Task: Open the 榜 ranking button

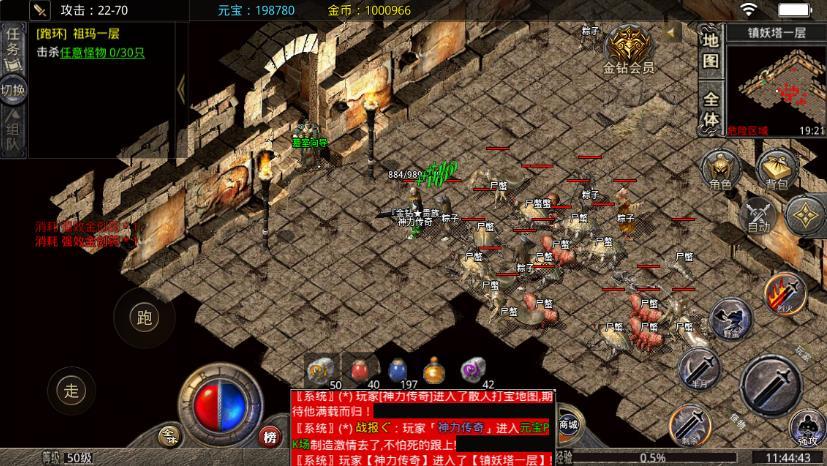Action: click(269, 437)
